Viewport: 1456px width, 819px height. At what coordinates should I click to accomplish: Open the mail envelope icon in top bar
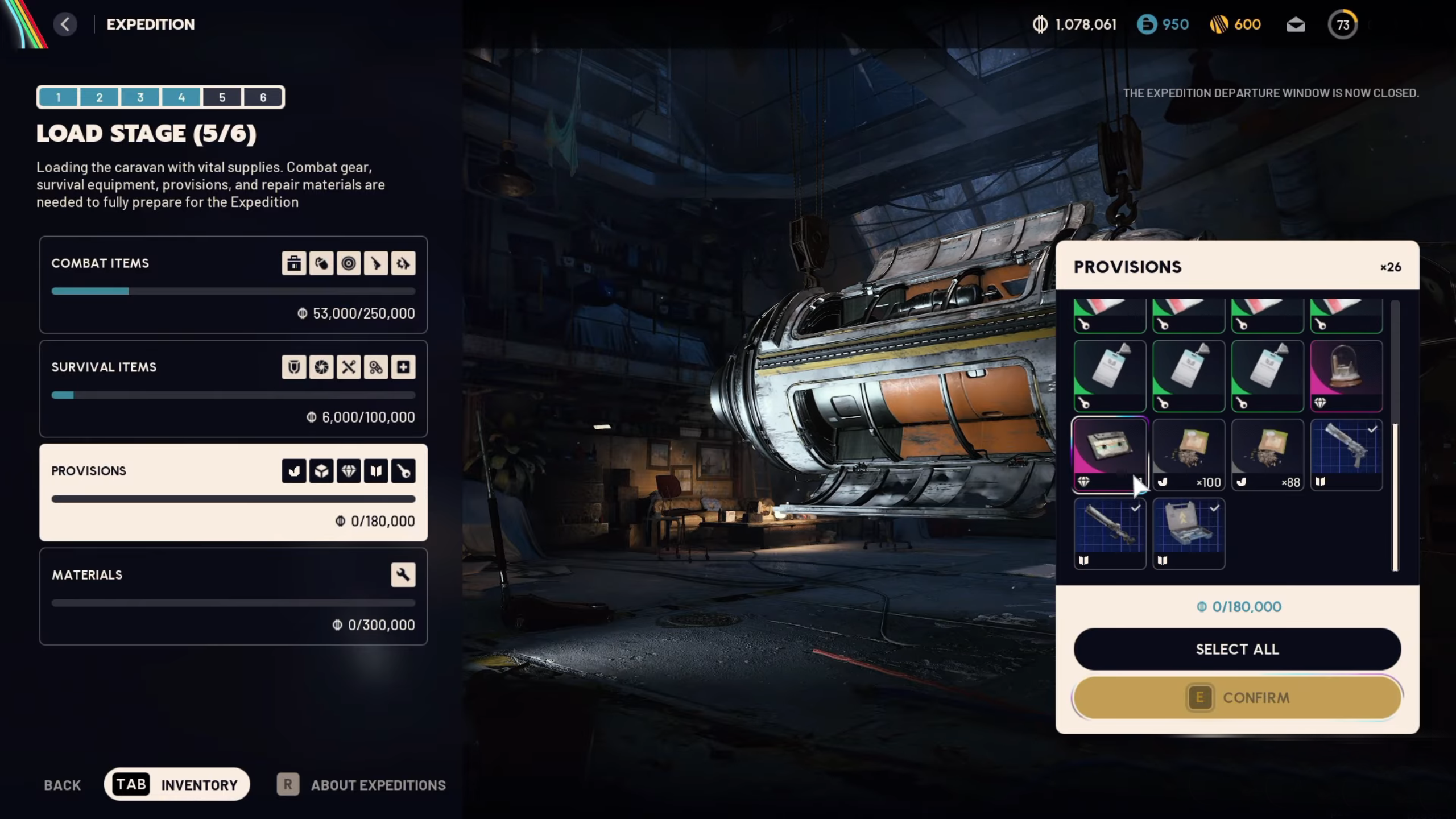1296,24
